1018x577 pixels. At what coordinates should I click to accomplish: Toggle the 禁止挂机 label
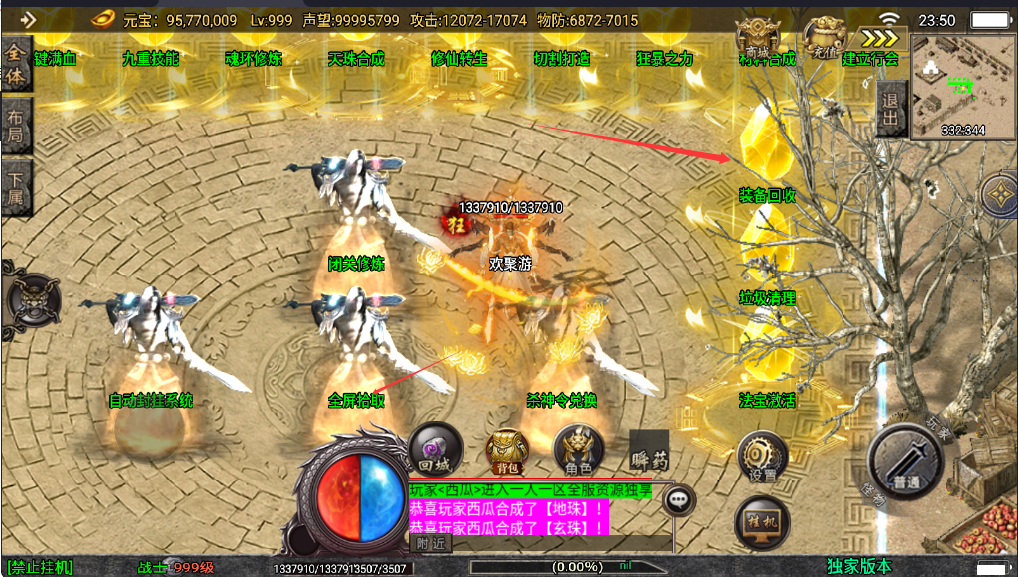point(40,567)
